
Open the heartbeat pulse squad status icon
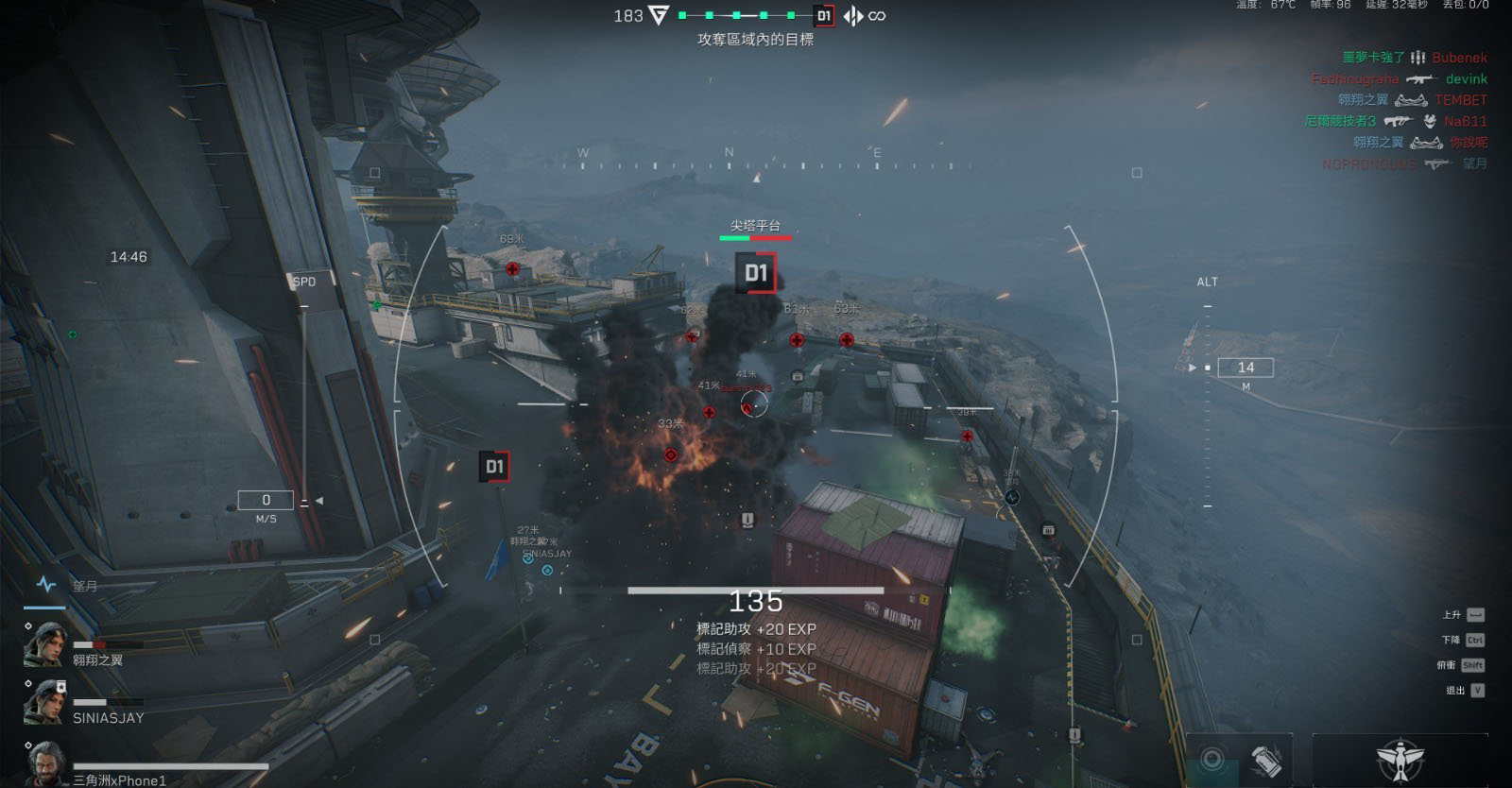pyautogui.click(x=45, y=585)
